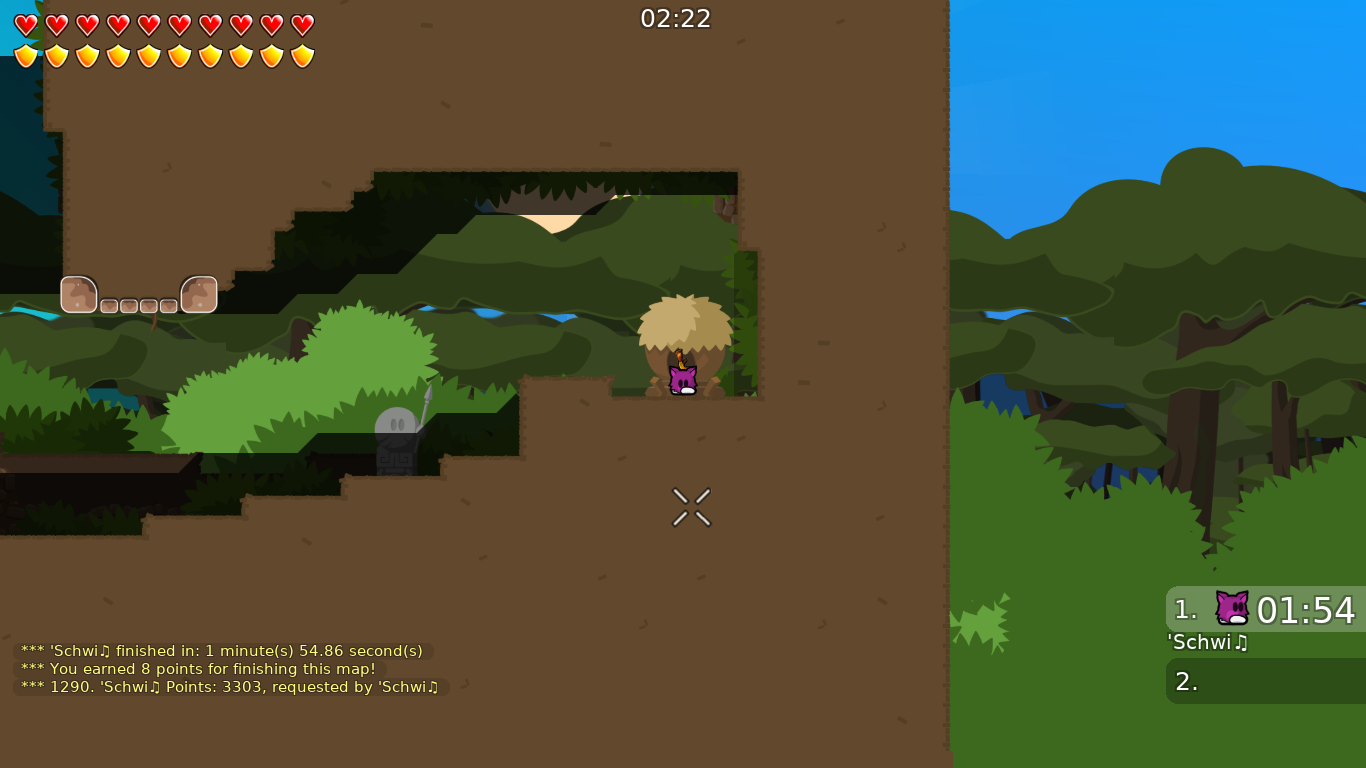
Task: Click the 'Schwi♫ name under the top rank
Action: click(1207, 643)
